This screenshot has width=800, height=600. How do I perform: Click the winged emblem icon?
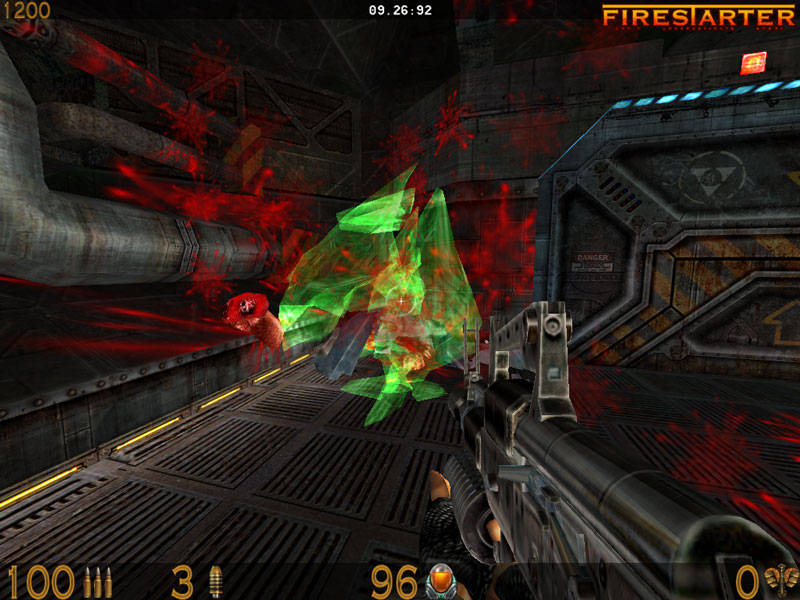pyautogui.click(x=780, y=580)
